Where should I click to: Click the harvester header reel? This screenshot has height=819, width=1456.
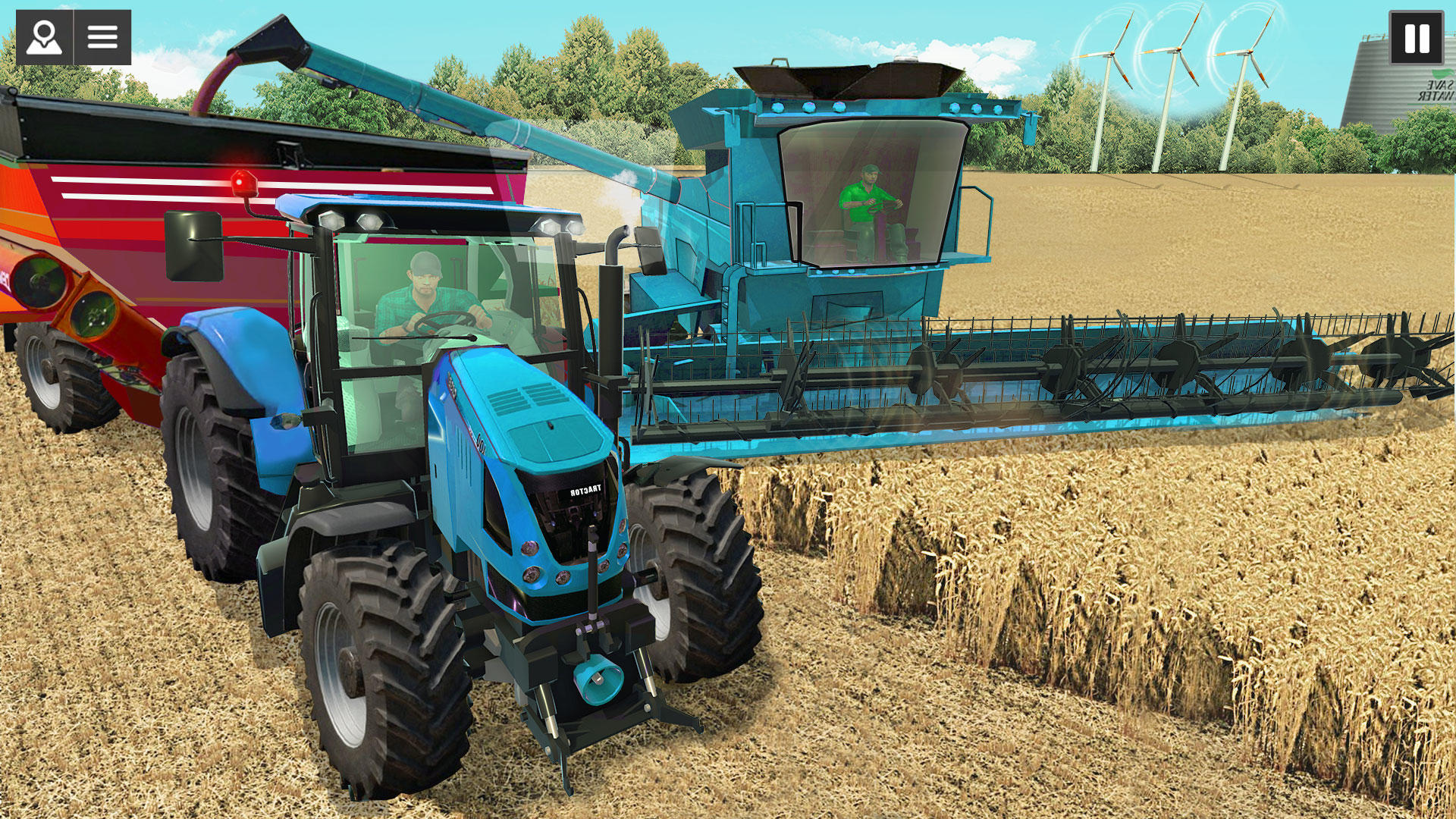pyautogui.click(x=1062, y=372)
